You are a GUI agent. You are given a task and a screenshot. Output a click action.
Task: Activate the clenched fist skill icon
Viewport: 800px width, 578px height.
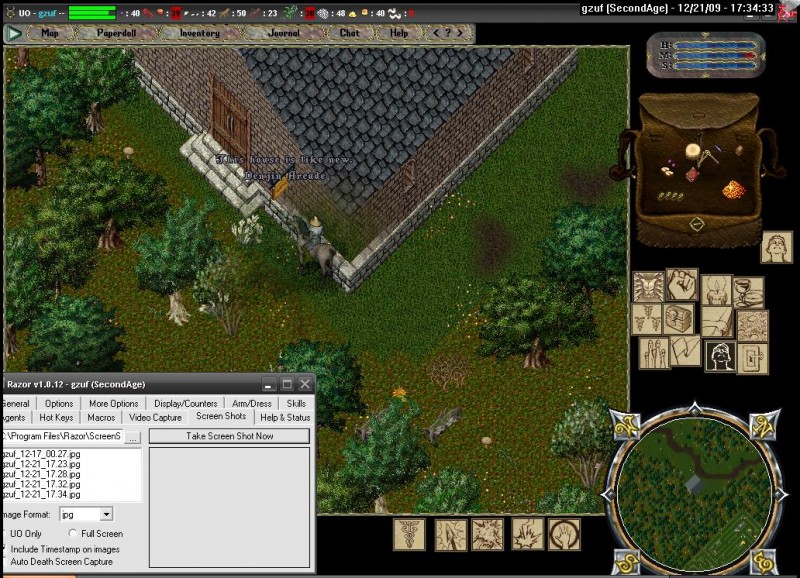click(x=683, y=283)
